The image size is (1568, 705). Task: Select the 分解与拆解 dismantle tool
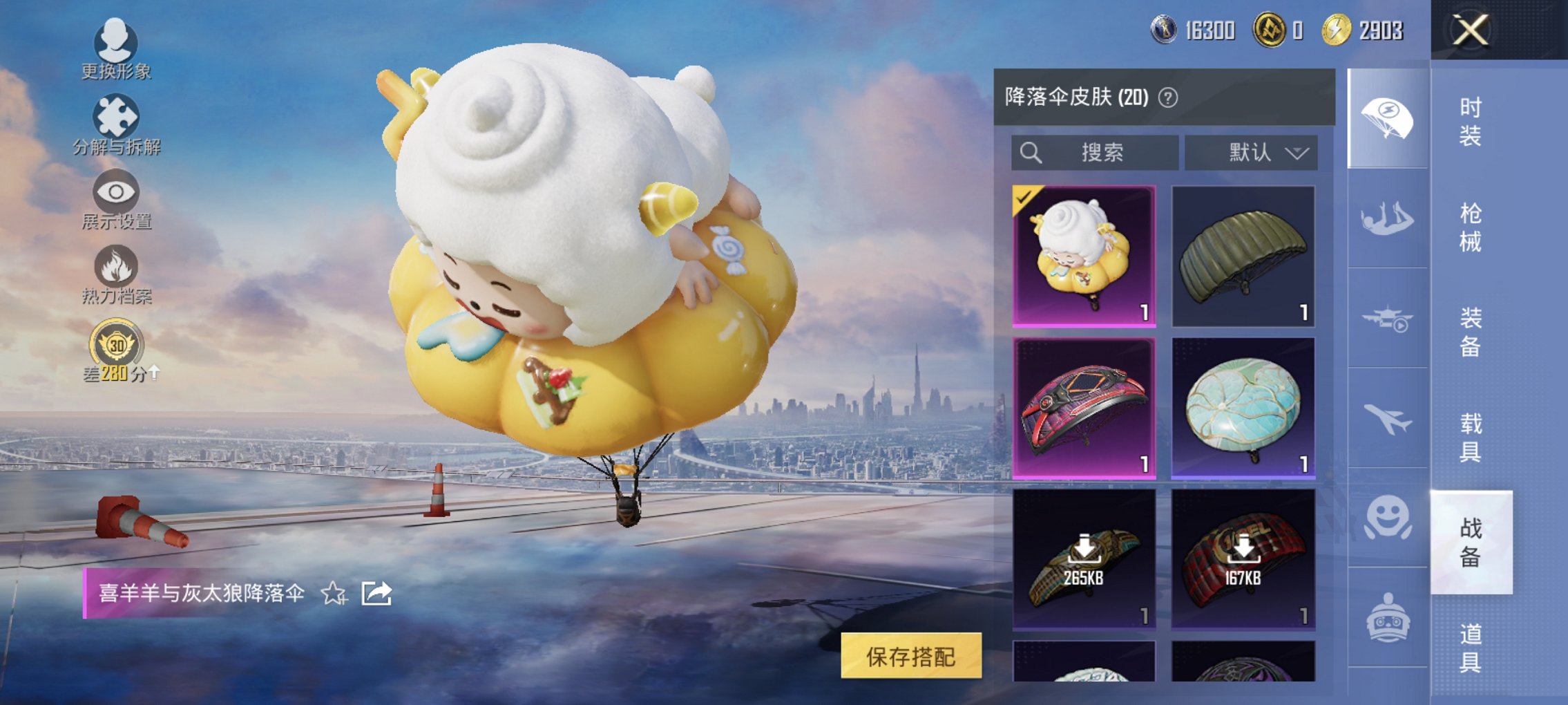point(115,124)
